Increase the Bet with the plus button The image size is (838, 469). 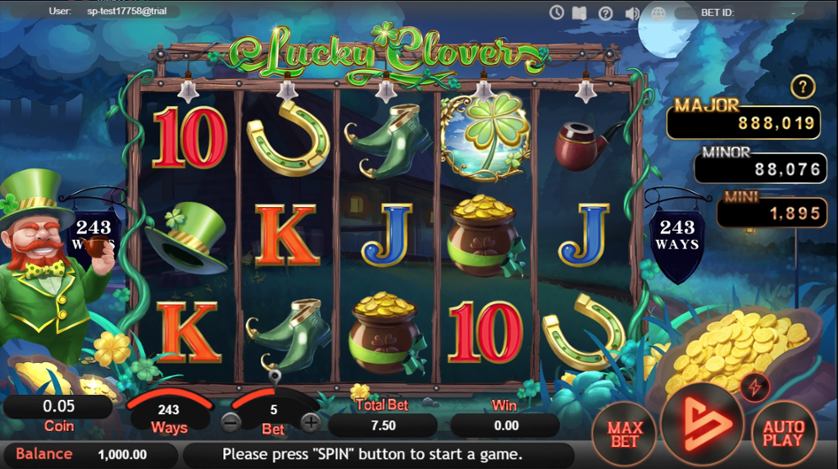tap(311, 421)
